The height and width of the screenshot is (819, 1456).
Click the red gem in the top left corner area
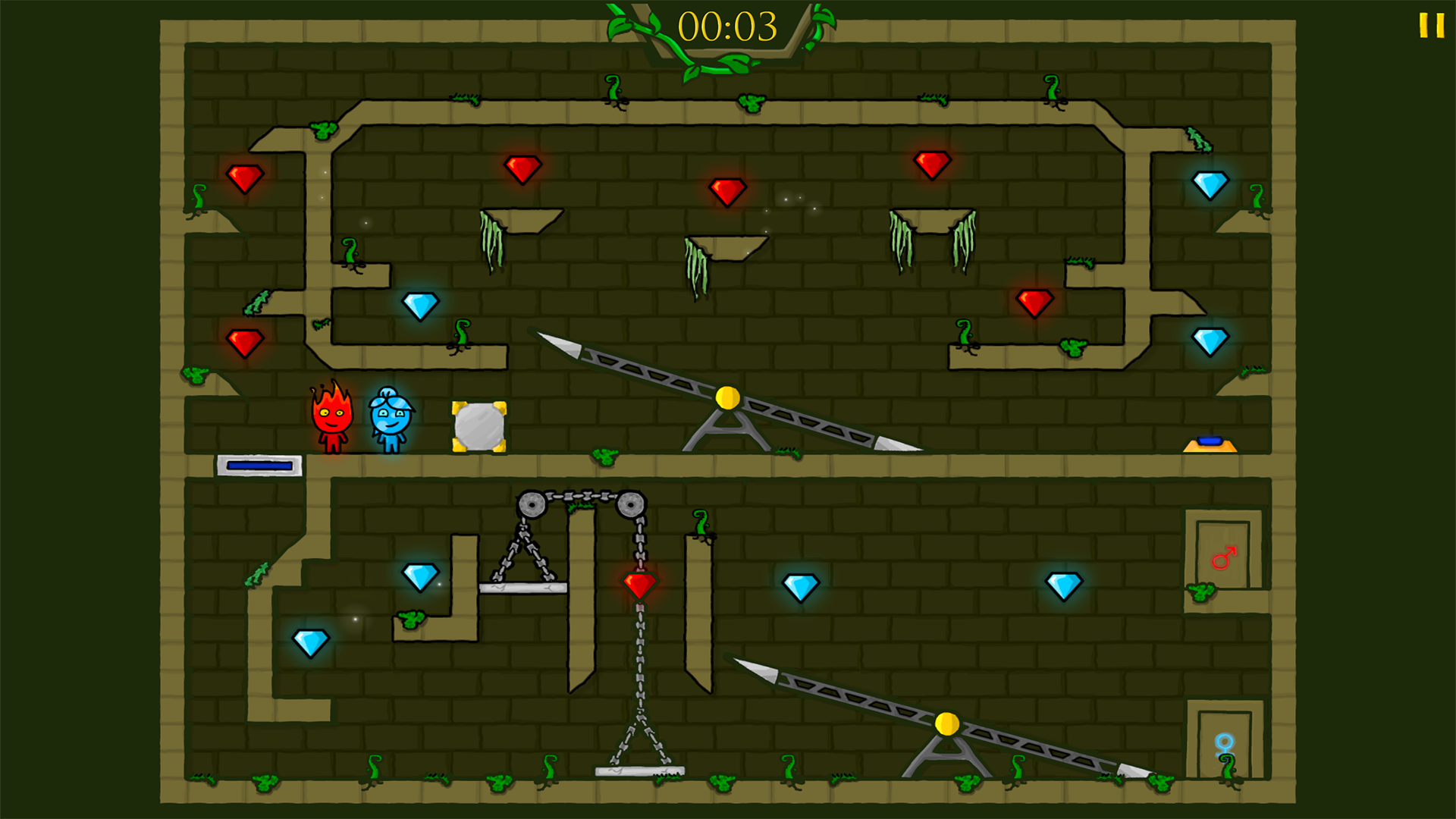pos(244,177)
